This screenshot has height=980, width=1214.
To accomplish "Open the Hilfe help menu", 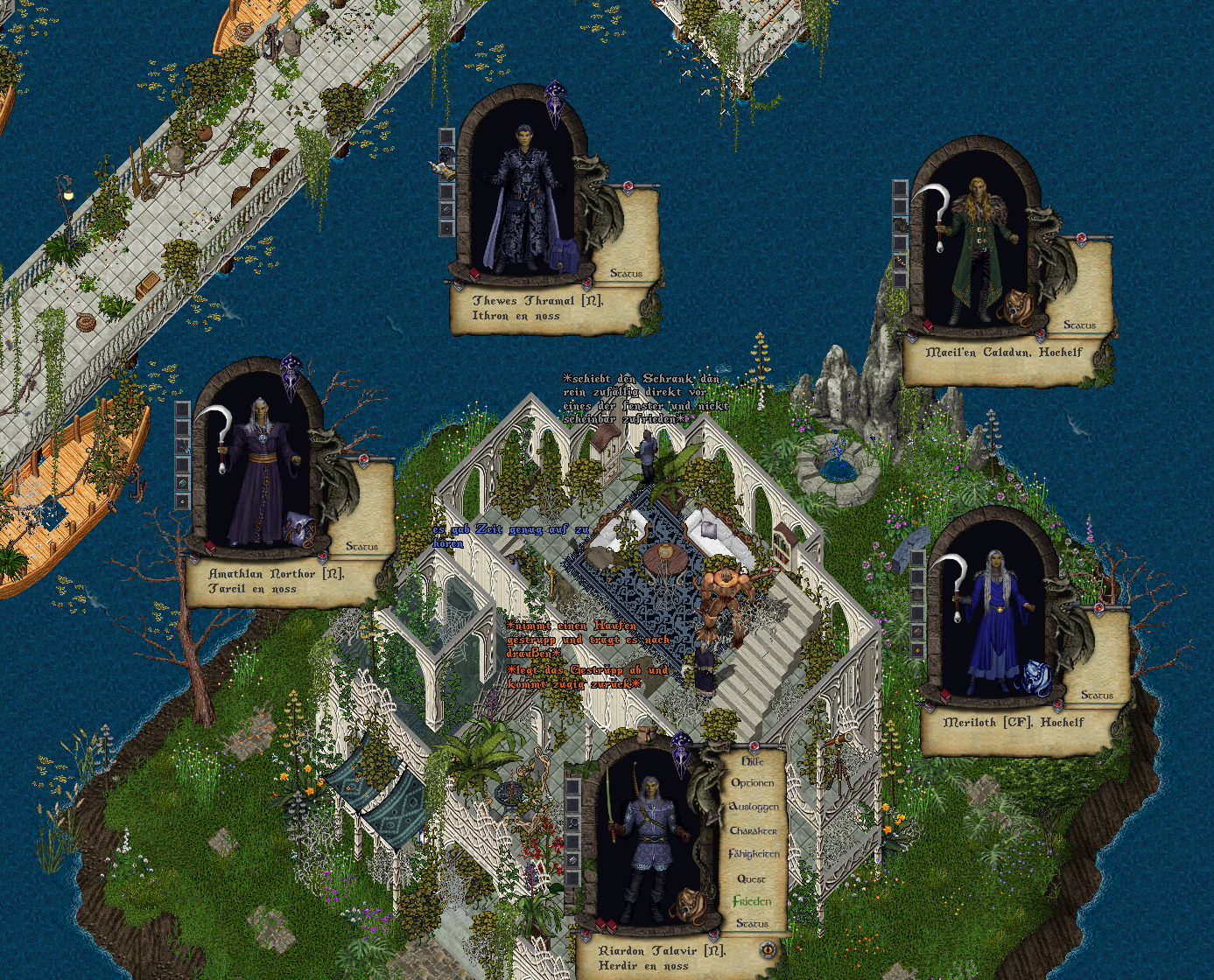I will [x=752, y=761].
